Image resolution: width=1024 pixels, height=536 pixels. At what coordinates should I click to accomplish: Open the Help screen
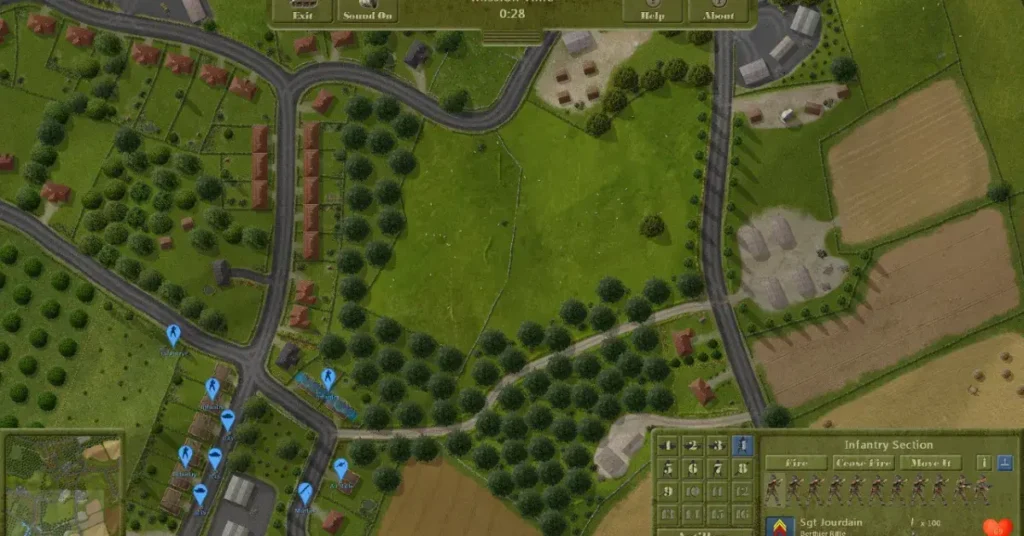point(652,12)
